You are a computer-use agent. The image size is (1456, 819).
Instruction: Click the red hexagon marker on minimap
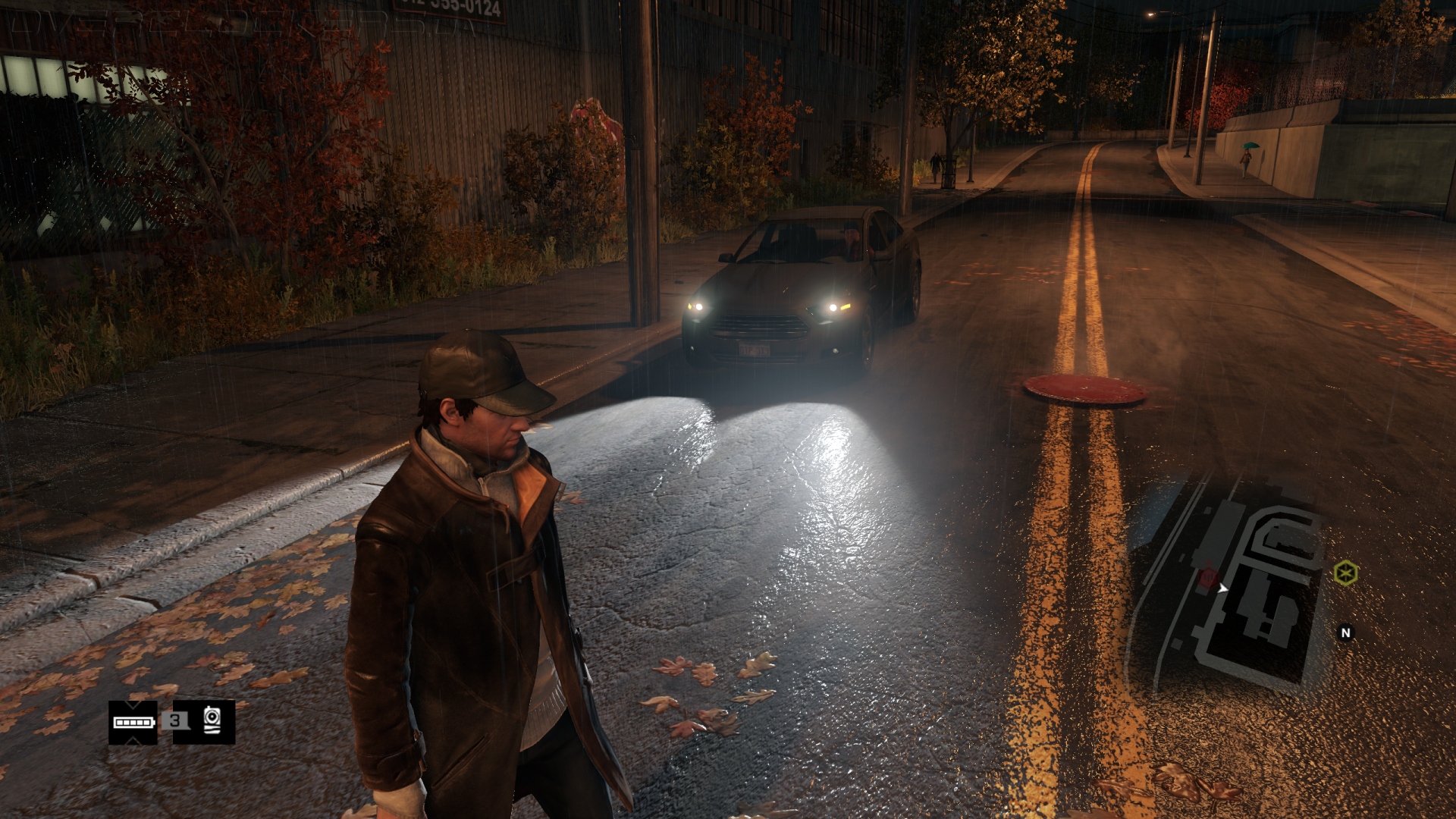tap(1208, 579)
